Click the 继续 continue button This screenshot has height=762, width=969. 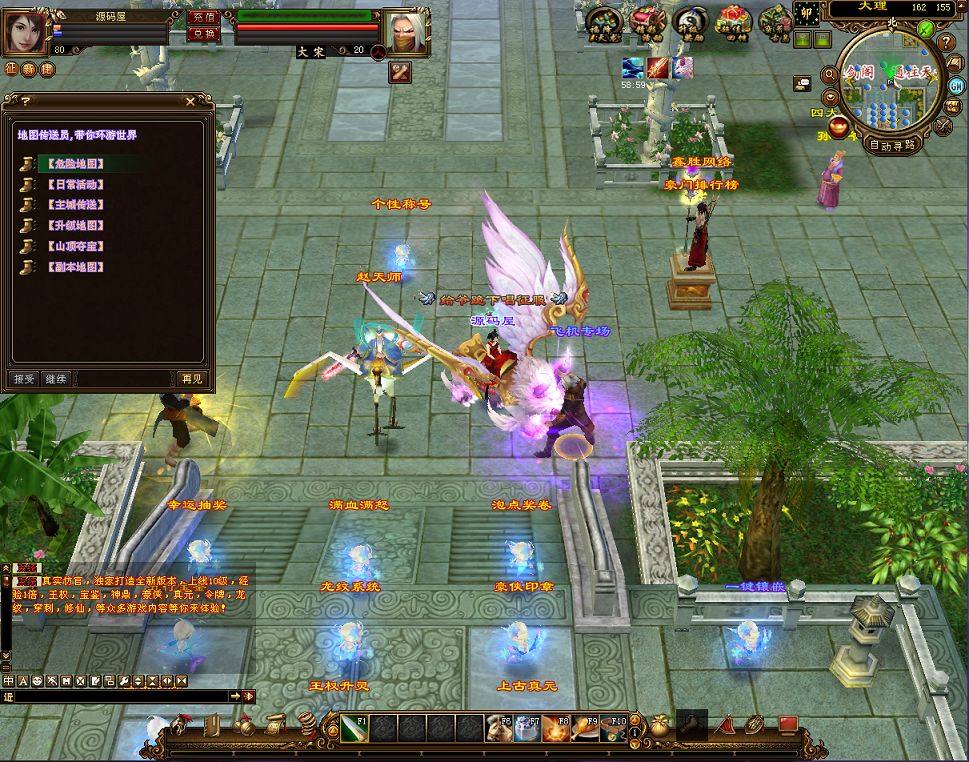[x=56, y=379]
